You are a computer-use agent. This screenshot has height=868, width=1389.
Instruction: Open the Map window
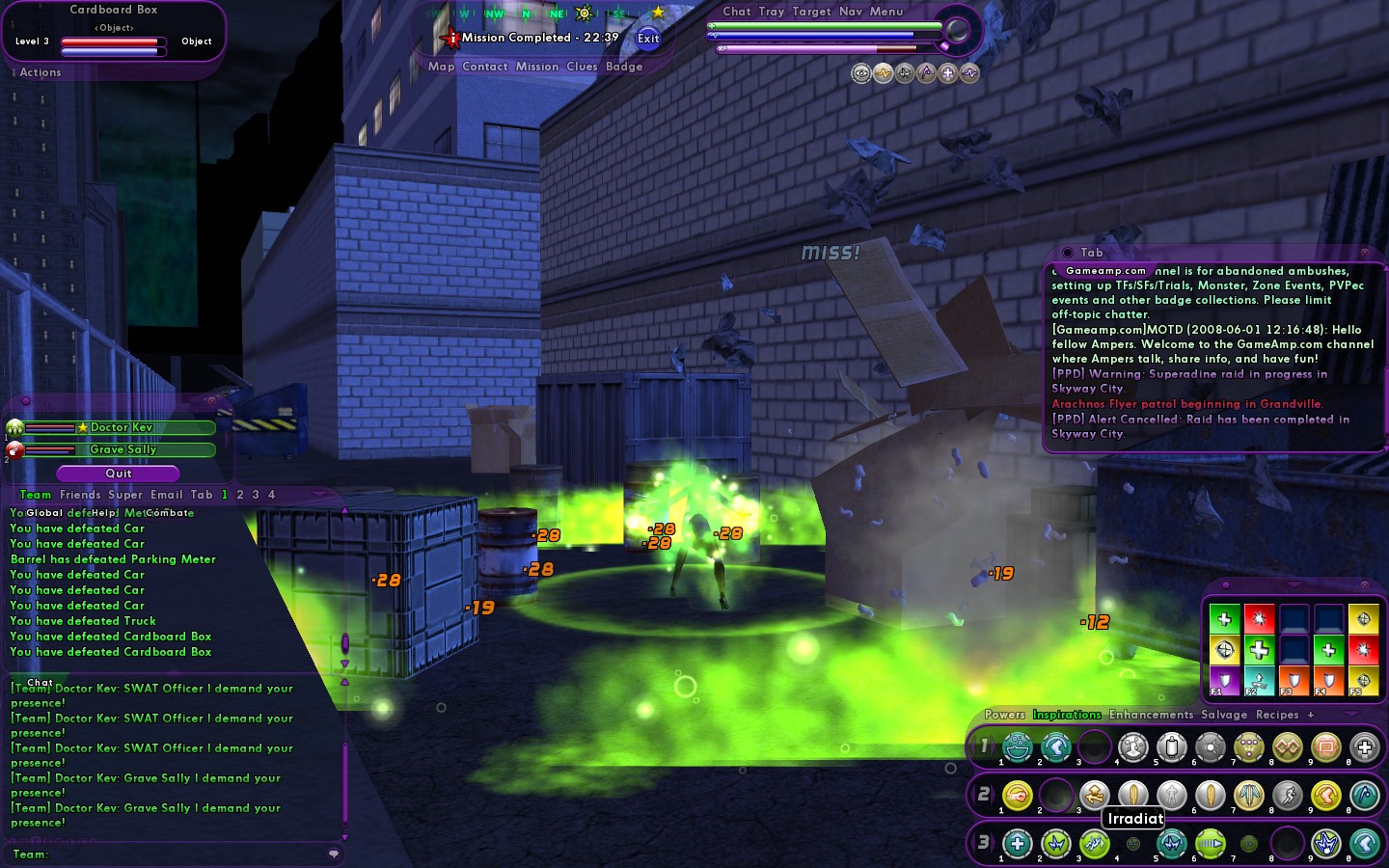(x=441, y=67)
